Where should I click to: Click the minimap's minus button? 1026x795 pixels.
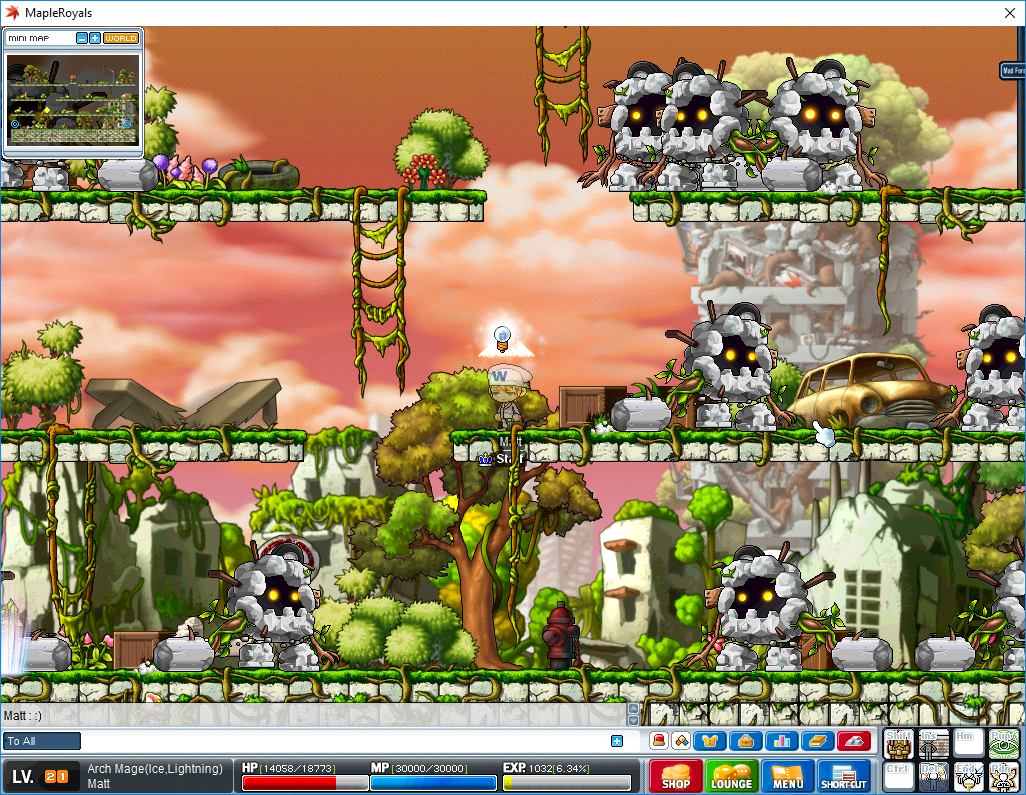tap(82, 38)
